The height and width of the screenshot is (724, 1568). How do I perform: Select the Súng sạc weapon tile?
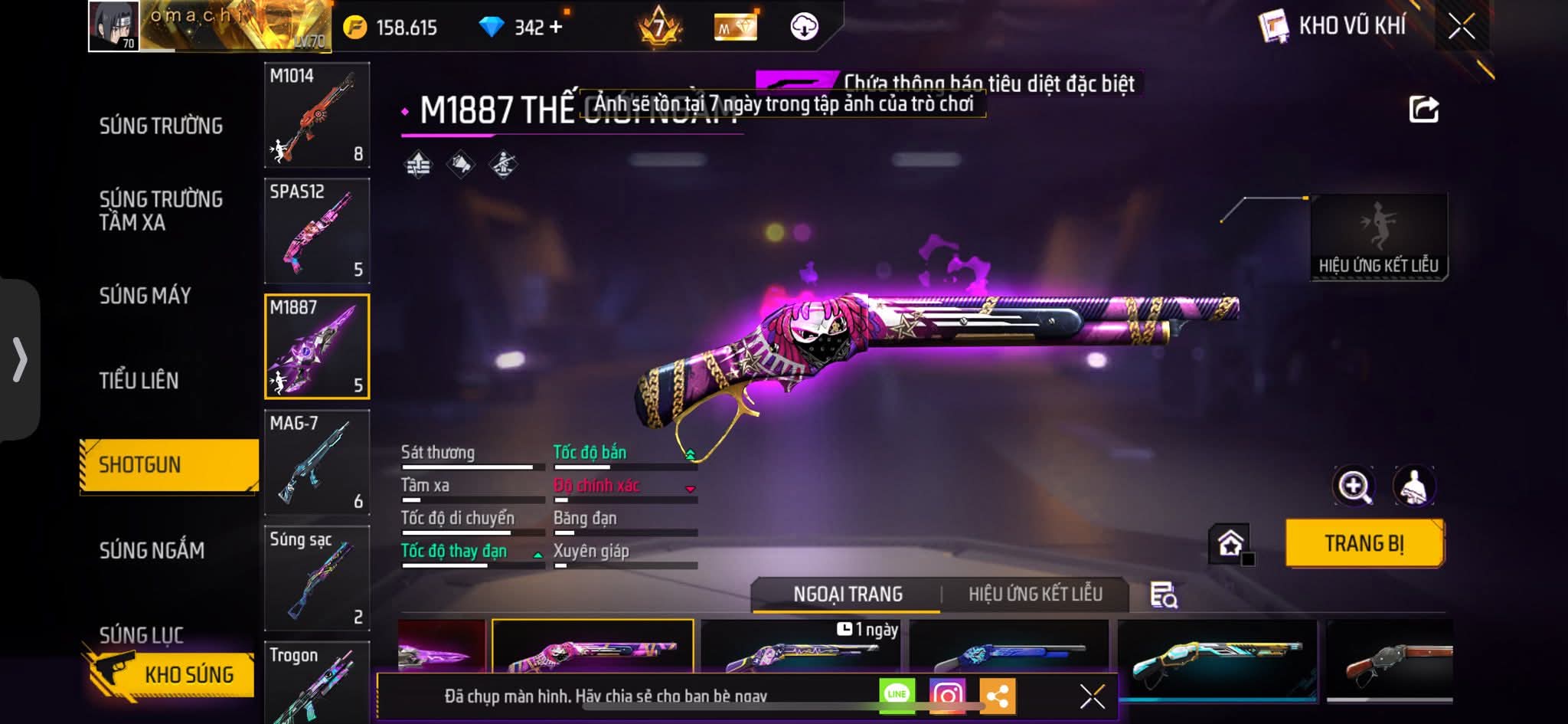coord(317,578)
